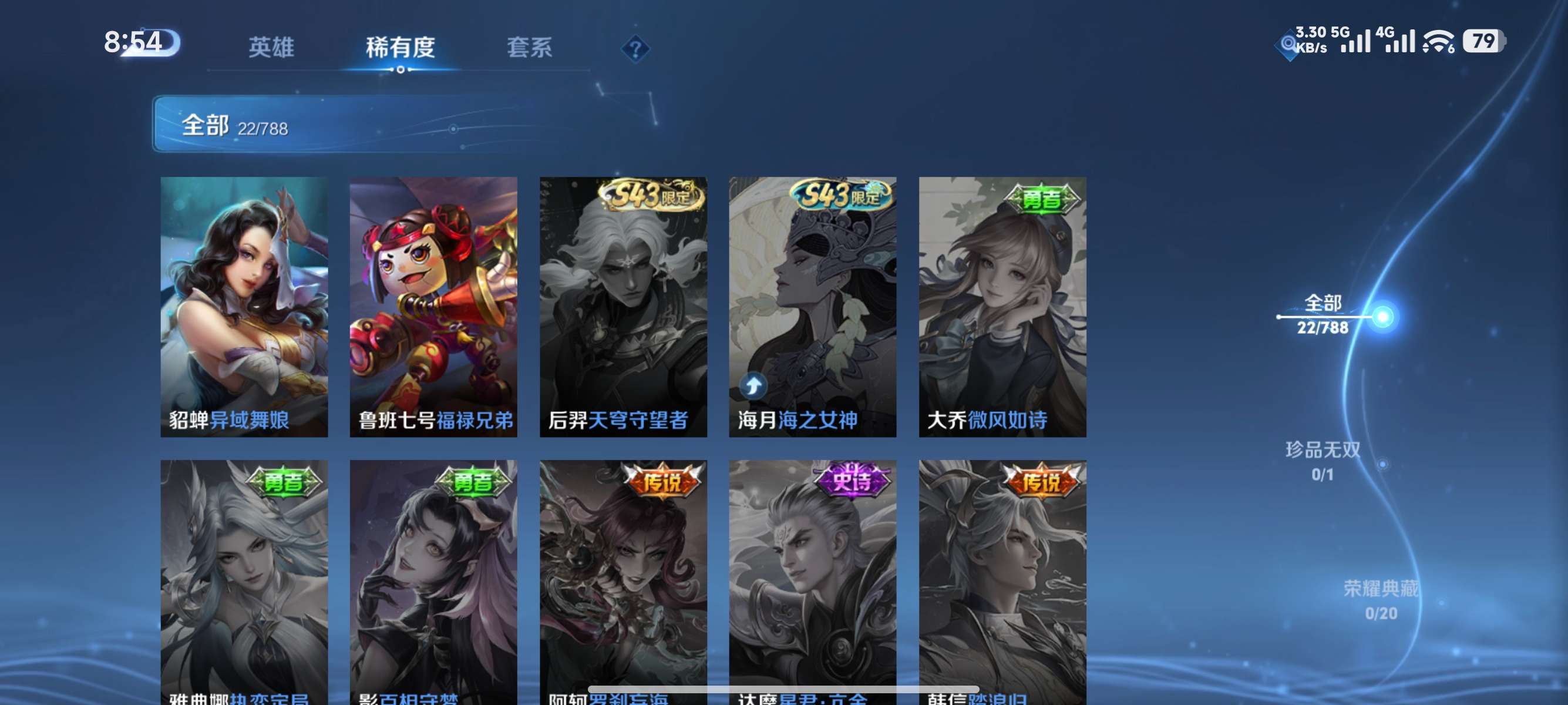The height and width of the screenshot is (705, 1568).
Task: Show the 荣耀典藏 rarity category
Action: pyautogui.click(x=1381, y=600)
